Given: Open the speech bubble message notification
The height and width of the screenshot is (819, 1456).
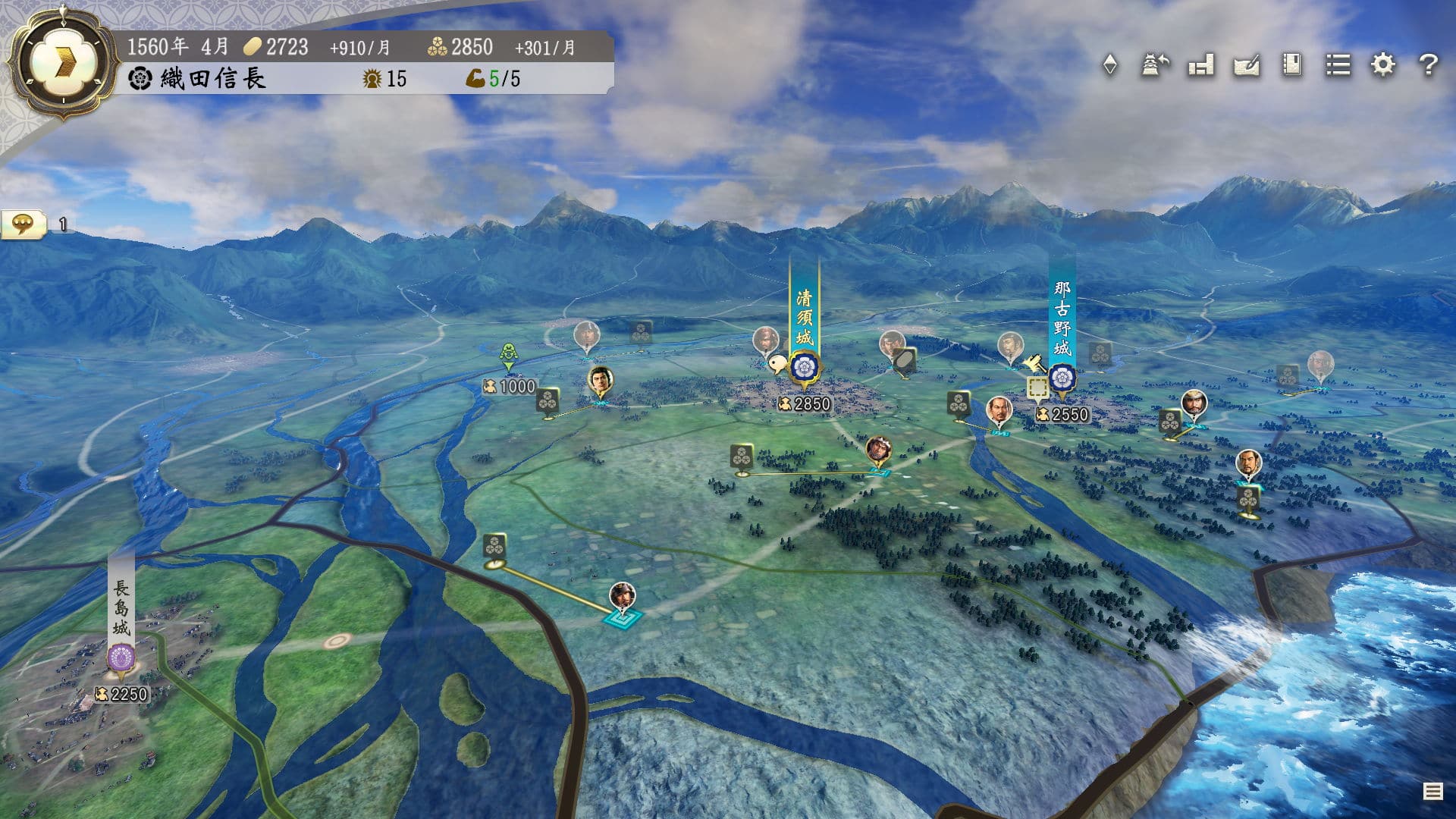Looking at the screenshot, I should [x=24, y=224].
